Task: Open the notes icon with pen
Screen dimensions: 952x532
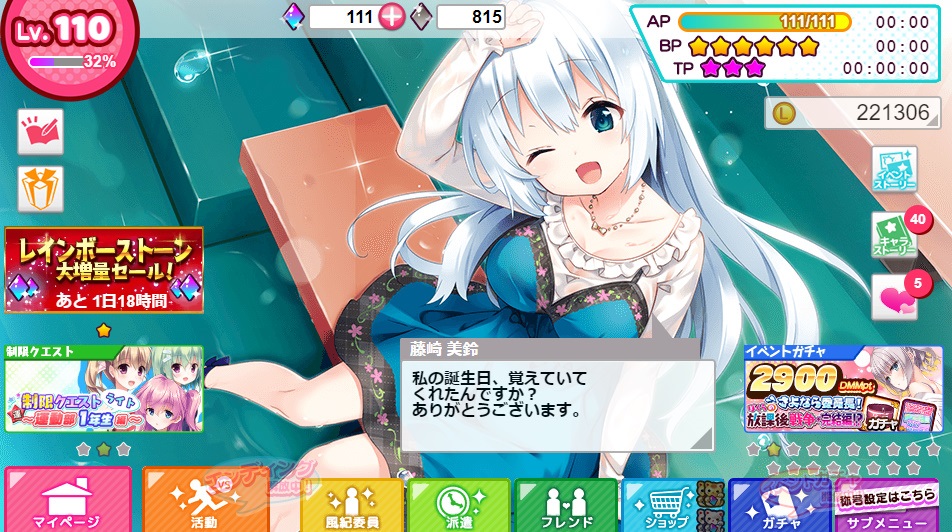Action: (x=41, y=132)
